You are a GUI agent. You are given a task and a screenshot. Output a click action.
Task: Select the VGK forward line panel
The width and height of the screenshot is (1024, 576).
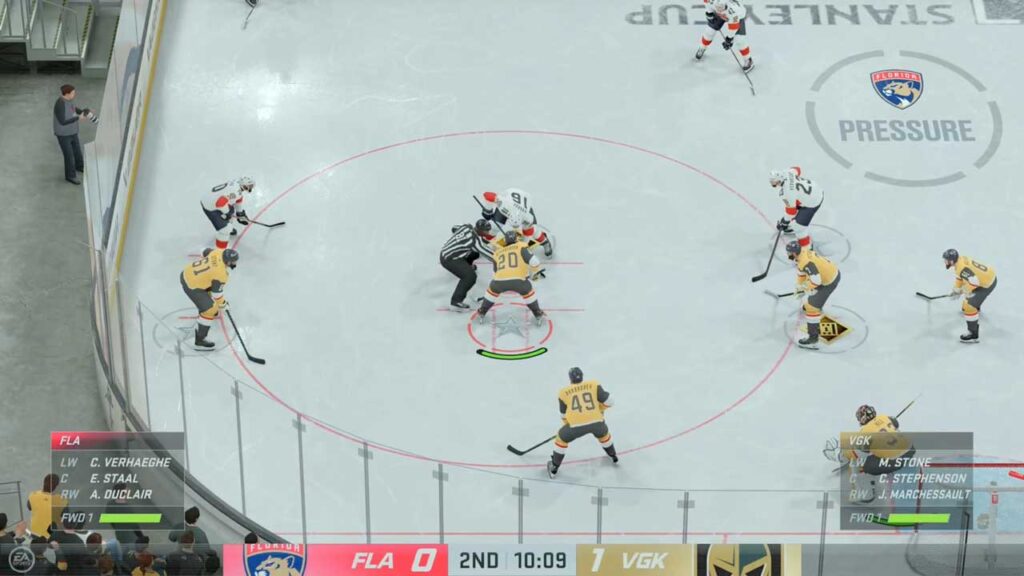[x=906, y=479]
